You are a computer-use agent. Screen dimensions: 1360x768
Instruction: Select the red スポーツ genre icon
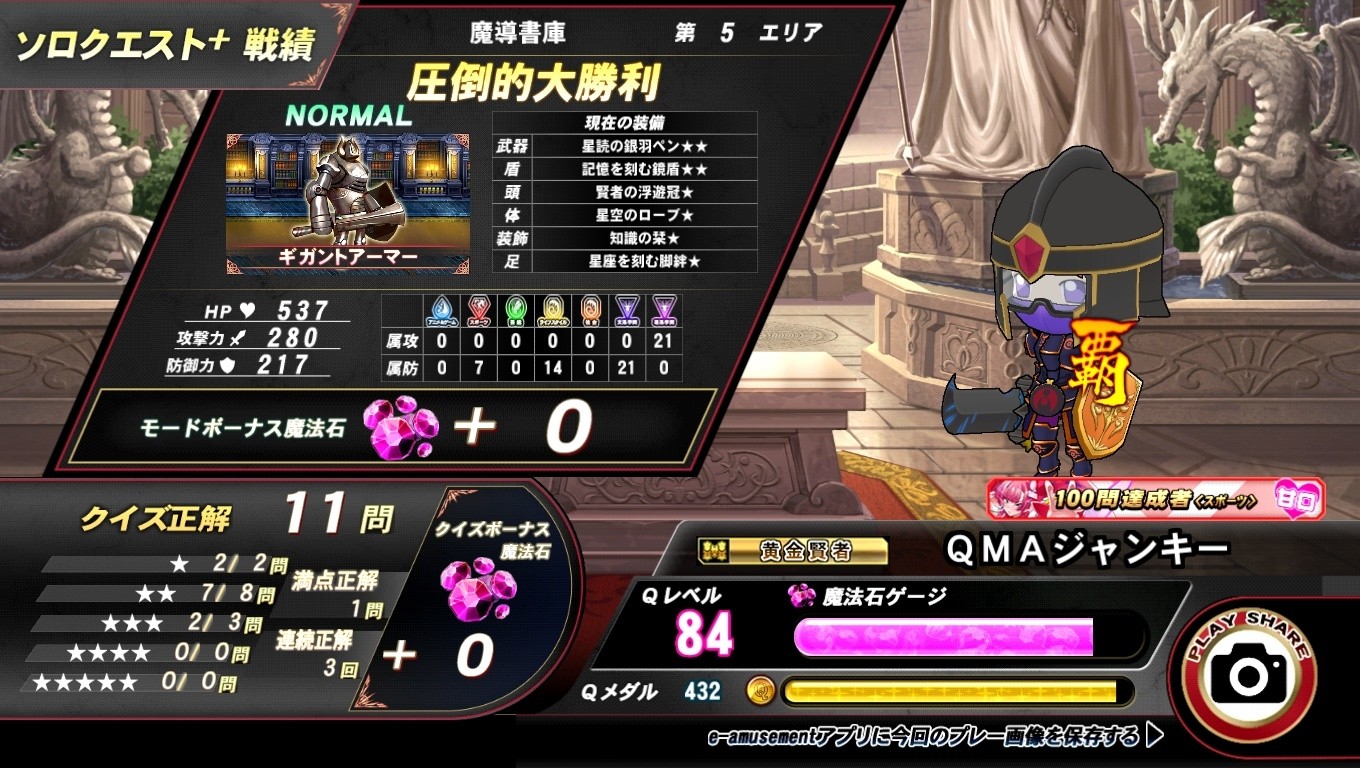pyautogui.click(x=477, y=310)
